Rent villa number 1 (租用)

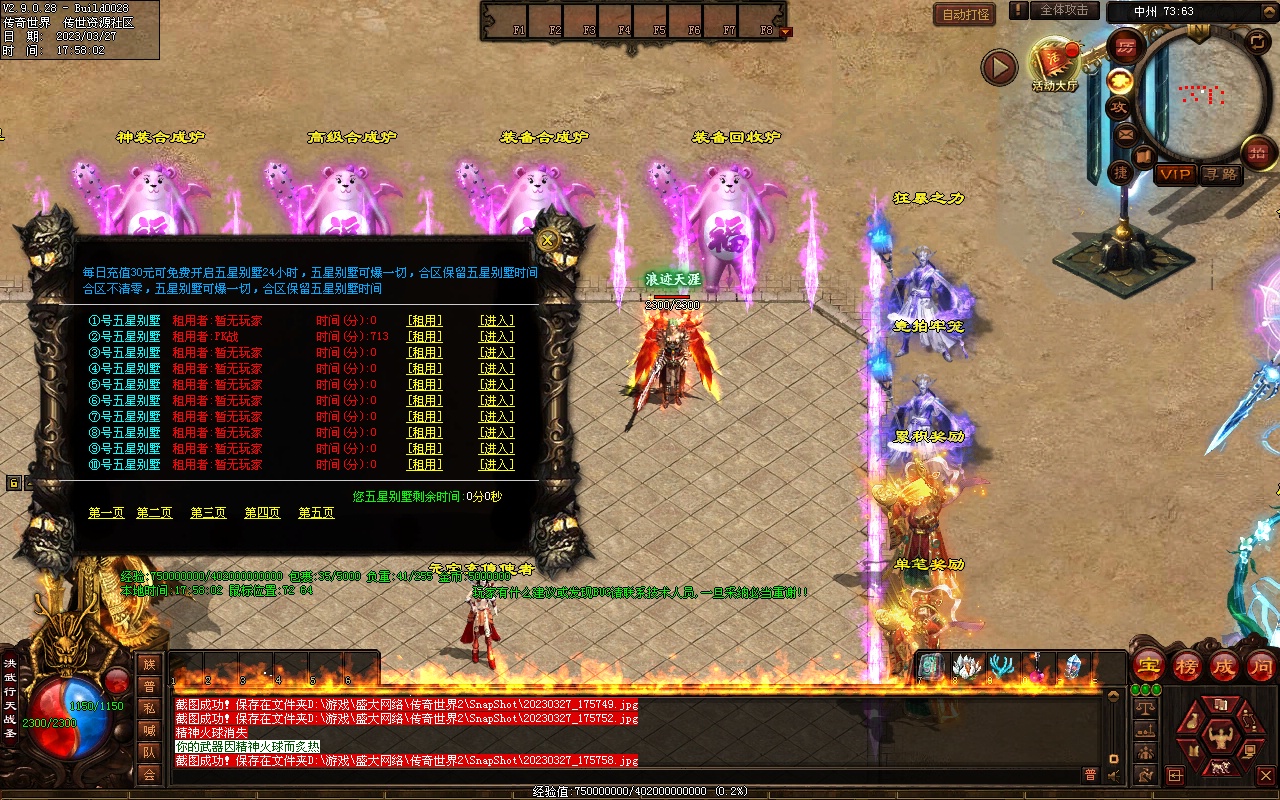pos(424,320)
